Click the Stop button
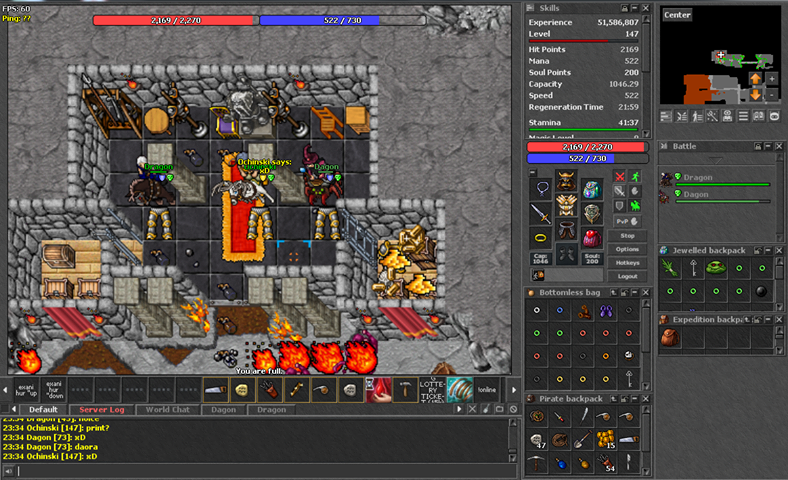The height and width of the screenshot is (480, 788). pyautogui.click(x=627, y=235)
